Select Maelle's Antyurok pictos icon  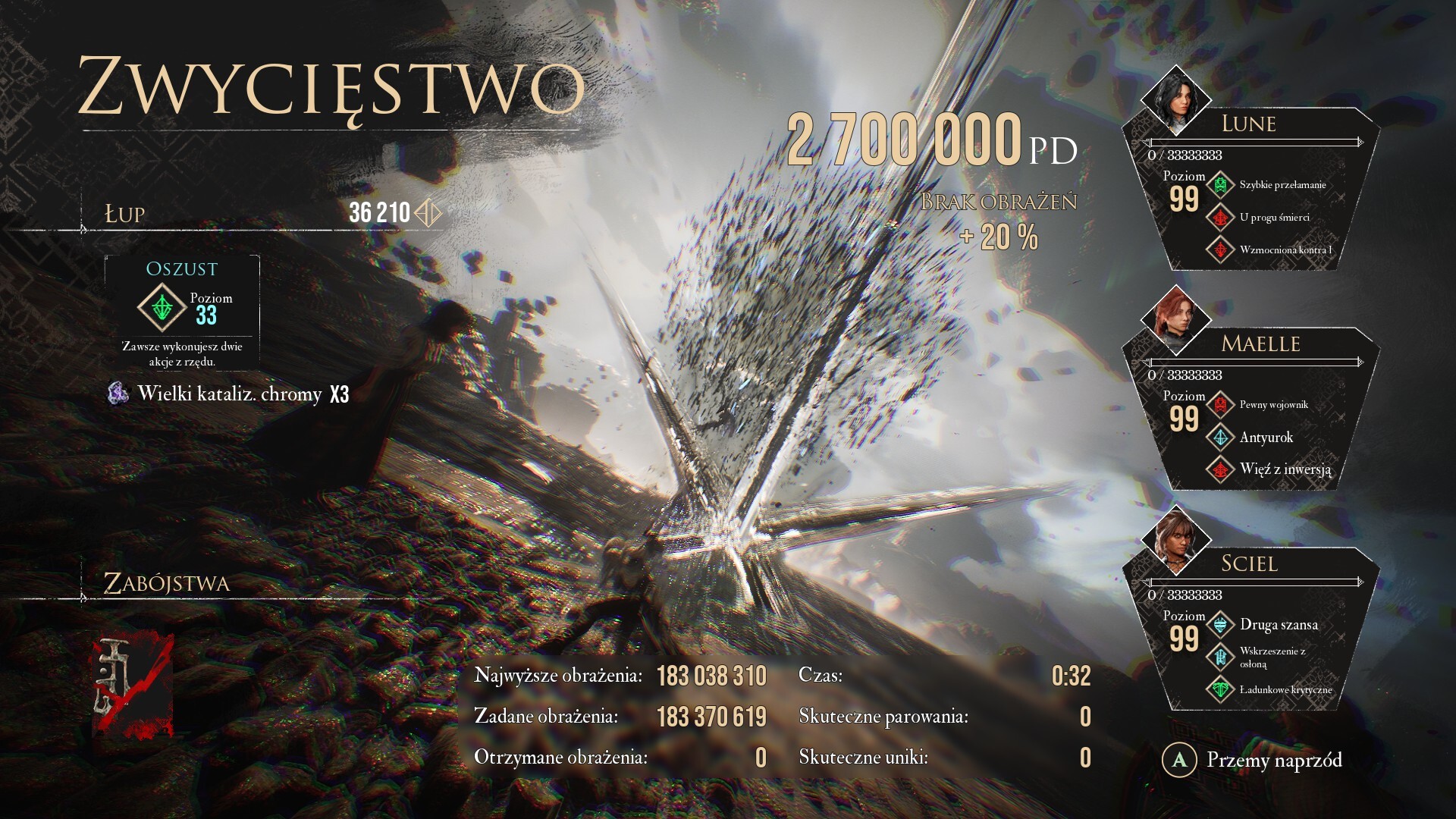[1220, 438]
